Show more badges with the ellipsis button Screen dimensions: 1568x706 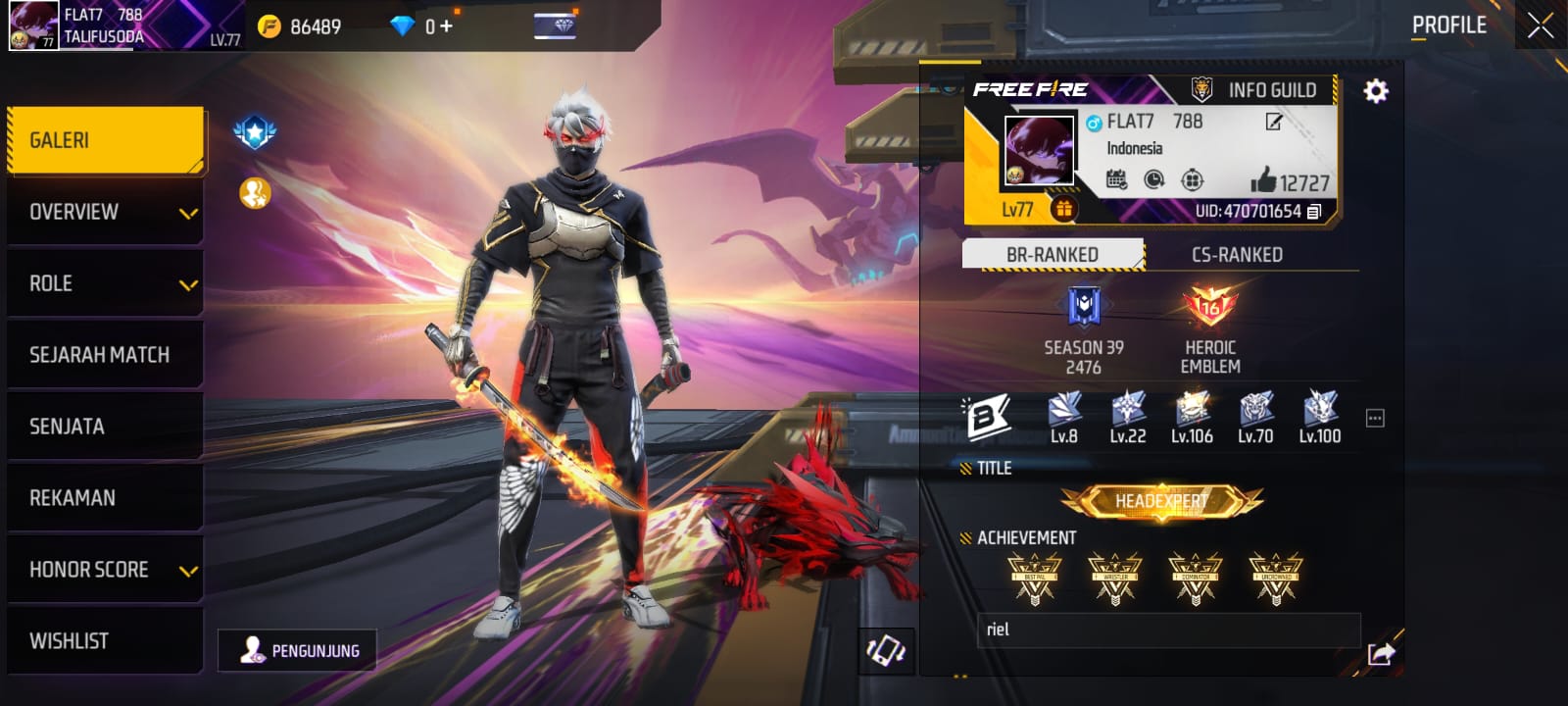point(1375,419)
